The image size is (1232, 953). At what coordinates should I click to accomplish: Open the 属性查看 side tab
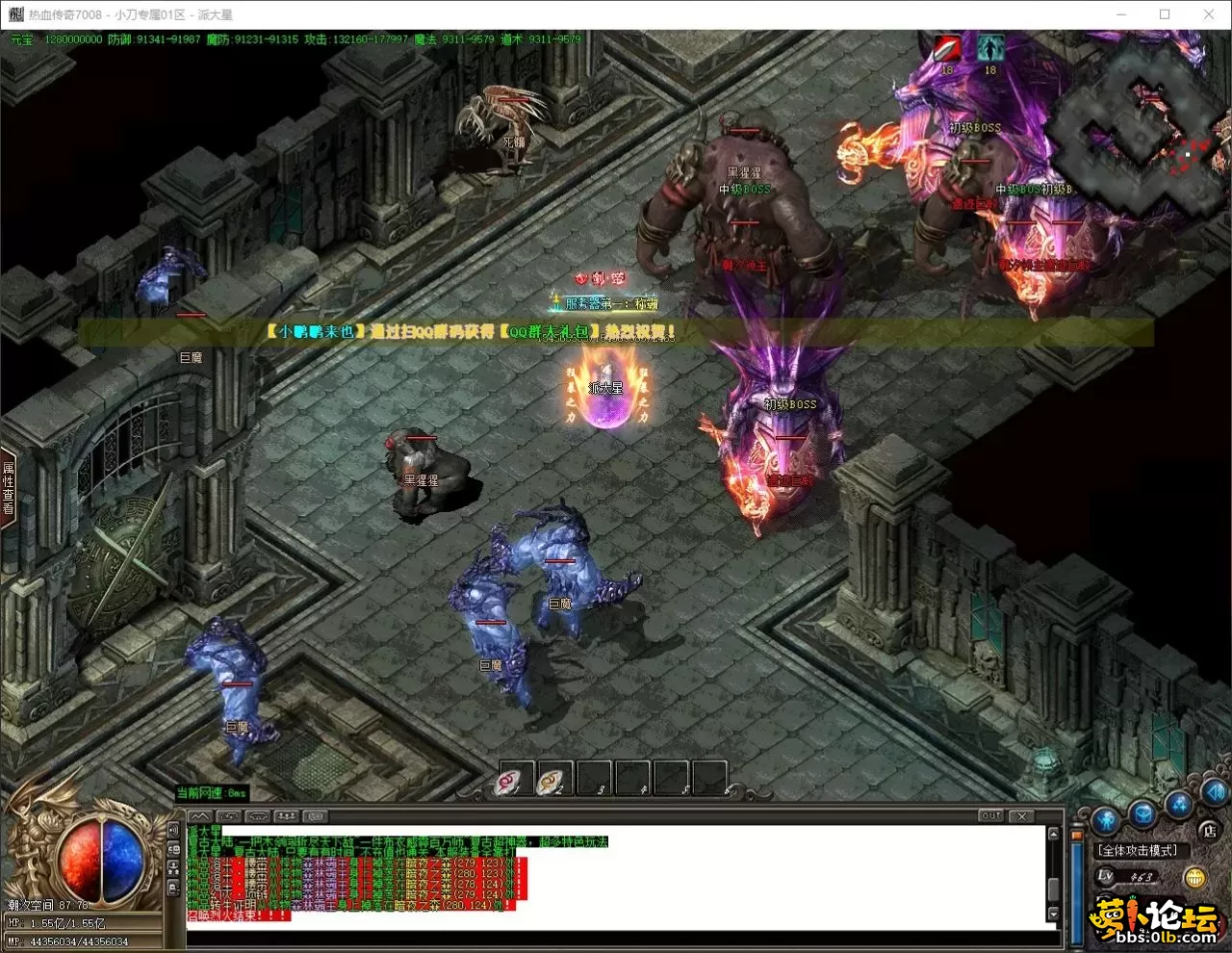9,488
